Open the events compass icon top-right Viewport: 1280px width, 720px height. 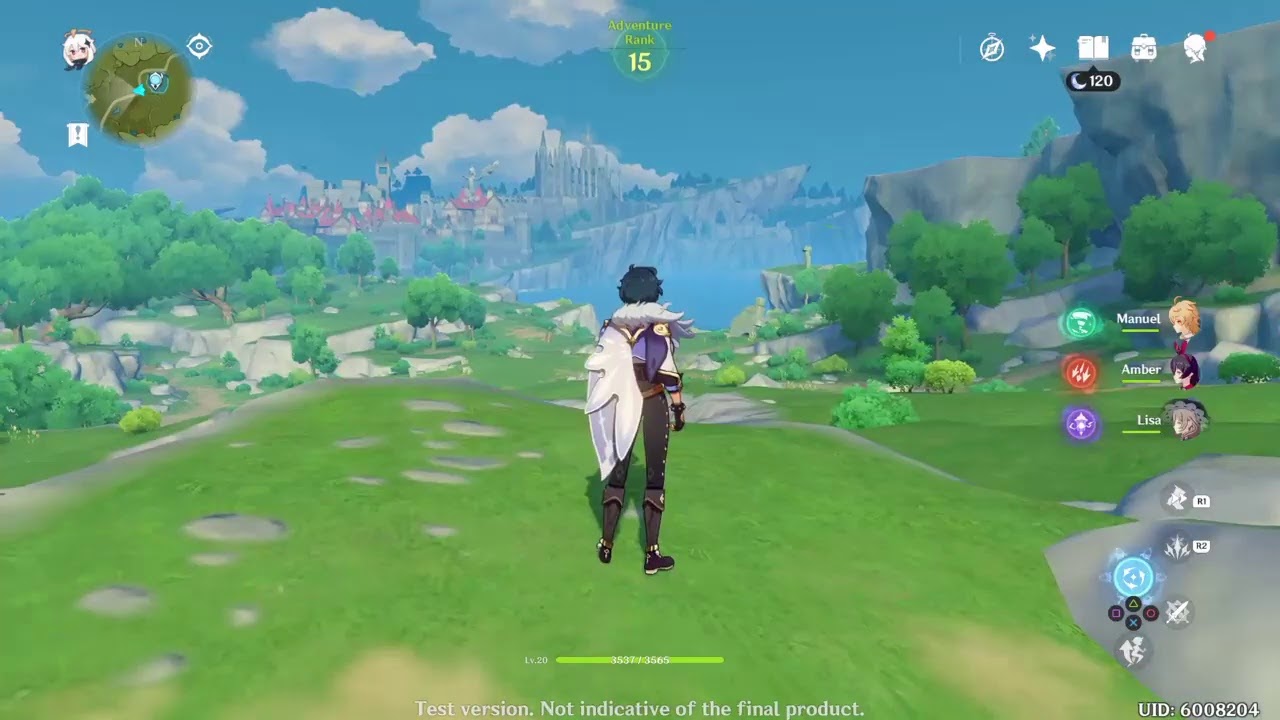990,46
